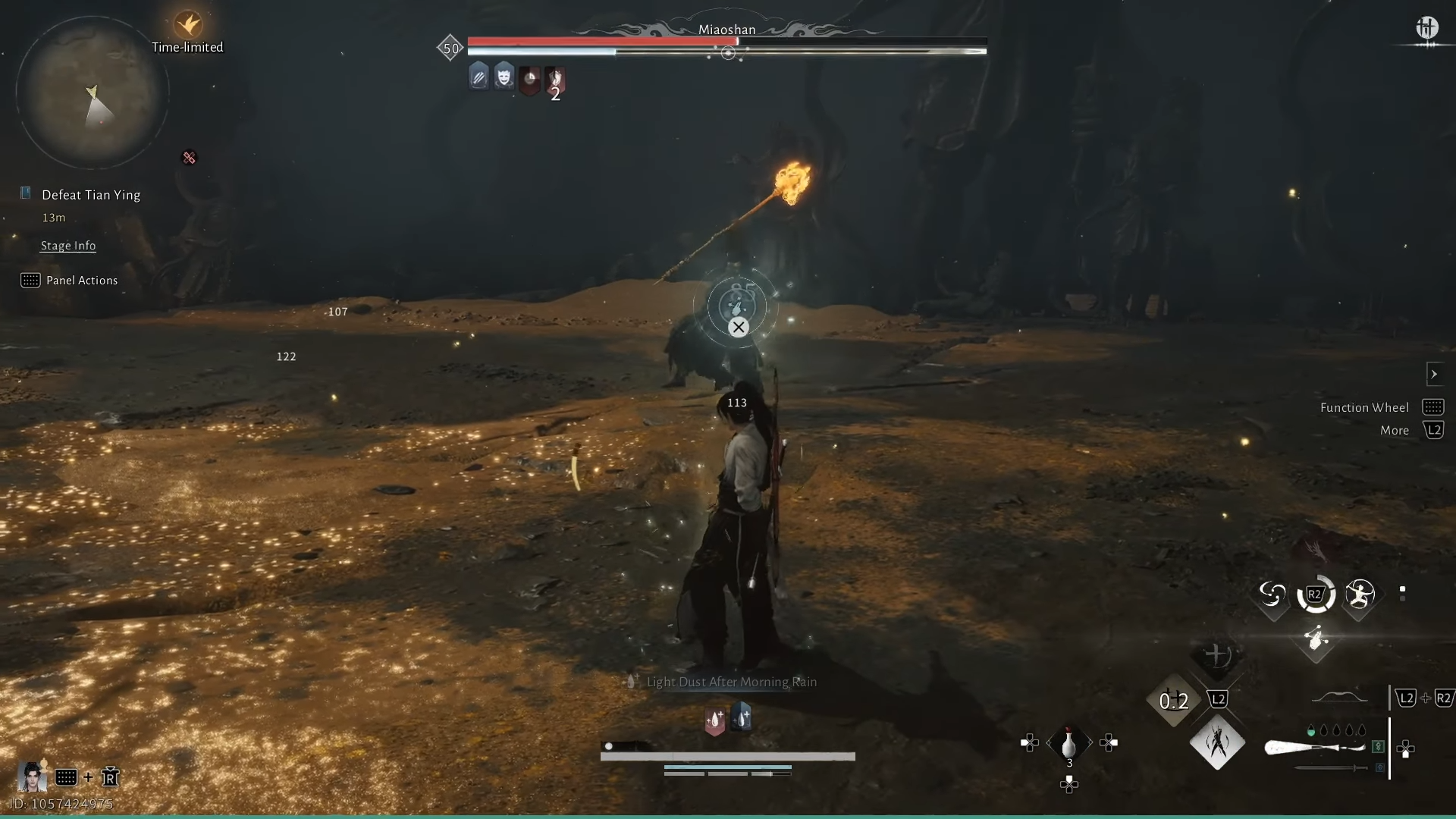Activate the swirling wind skill icon
Viewport: 1456px width, 819px height.
[x=1272, y=595]
